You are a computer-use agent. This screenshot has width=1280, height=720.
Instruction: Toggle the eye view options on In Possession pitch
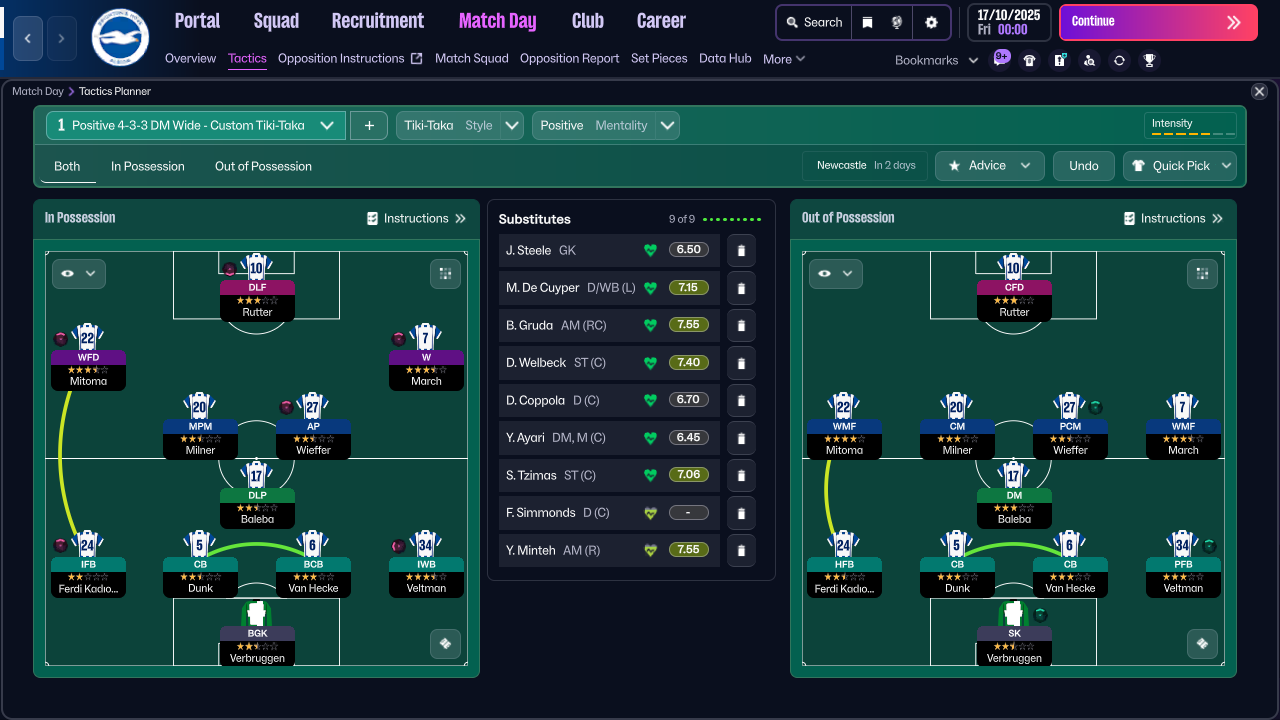[x=78, y=273]
